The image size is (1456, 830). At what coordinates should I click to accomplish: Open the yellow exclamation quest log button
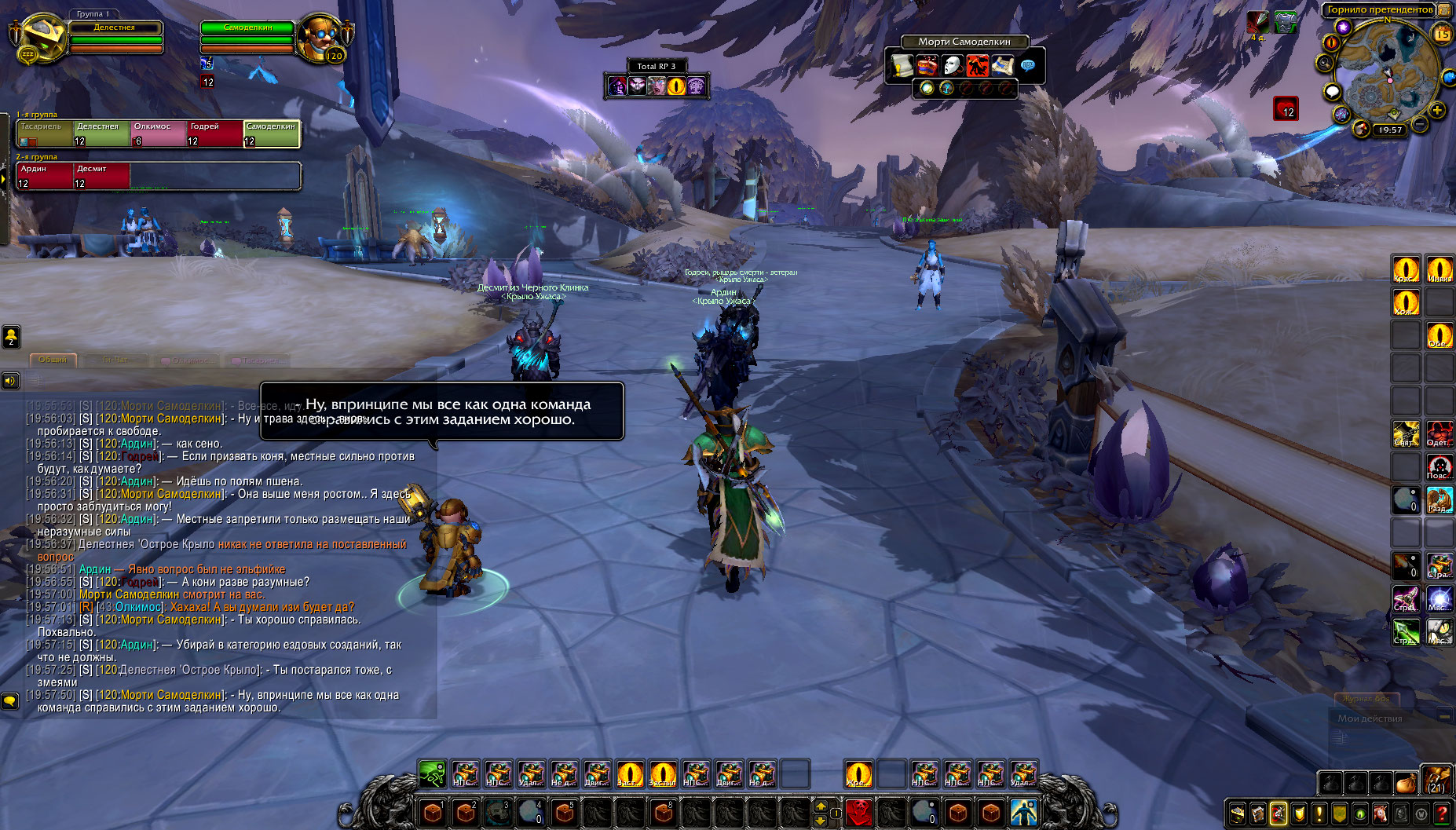[x=1319, y=814]
